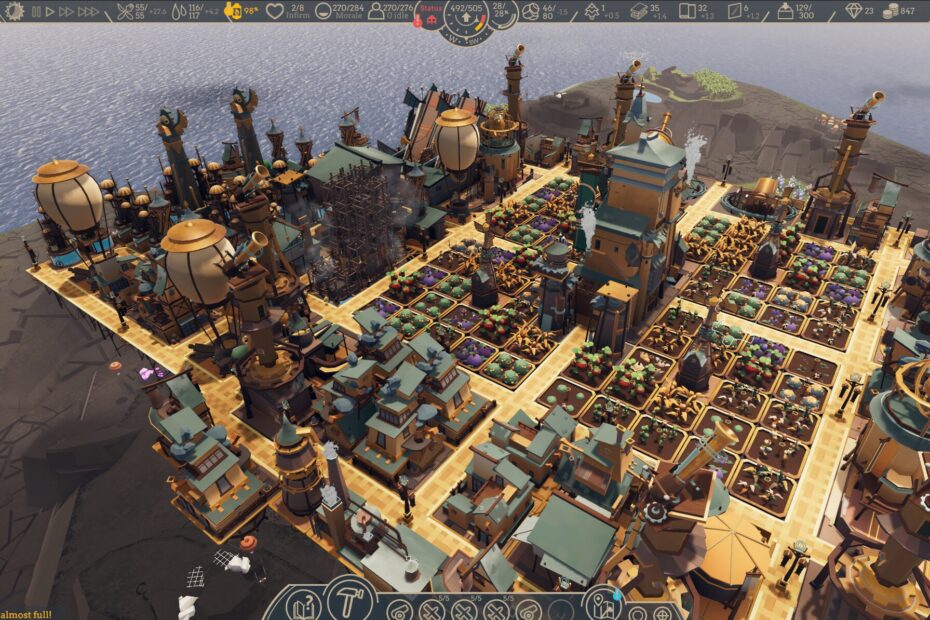
Task: Open the hammer build menu
Action: click(x=349, y=600)
